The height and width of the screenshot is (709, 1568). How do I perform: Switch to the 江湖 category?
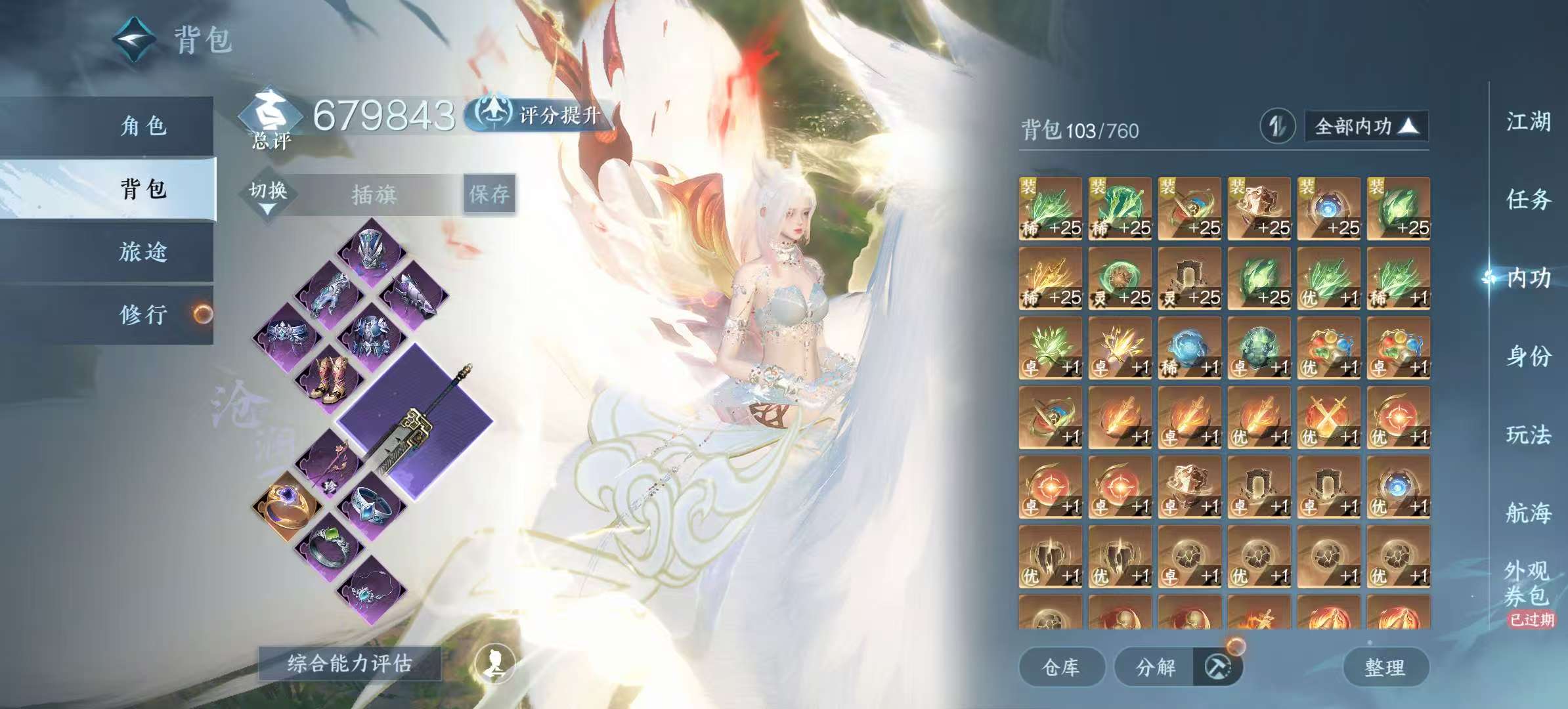pyautogui.click(x=1528, y=121)
